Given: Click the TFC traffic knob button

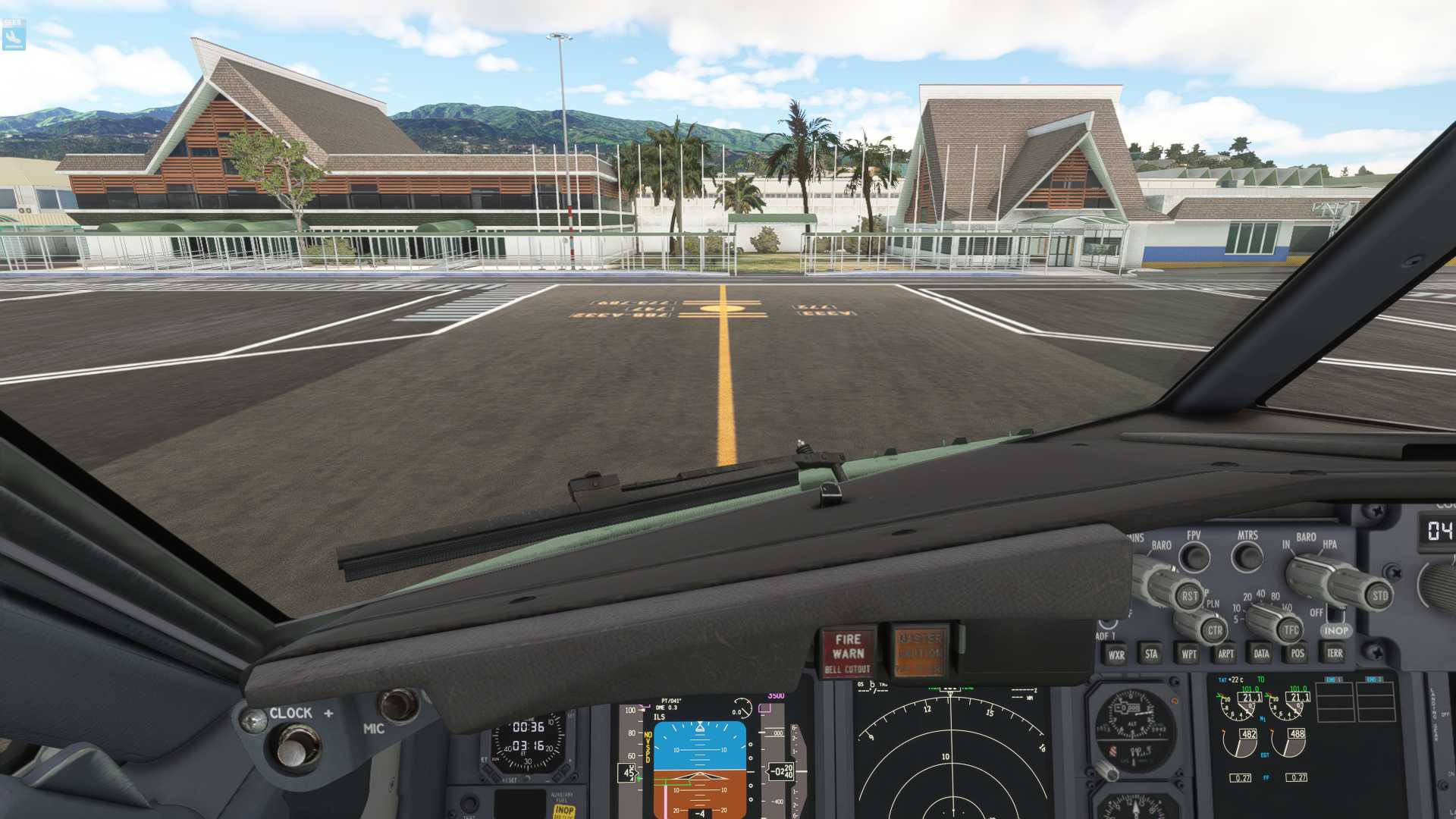Looking at the screenshot, I should 1291,629.
